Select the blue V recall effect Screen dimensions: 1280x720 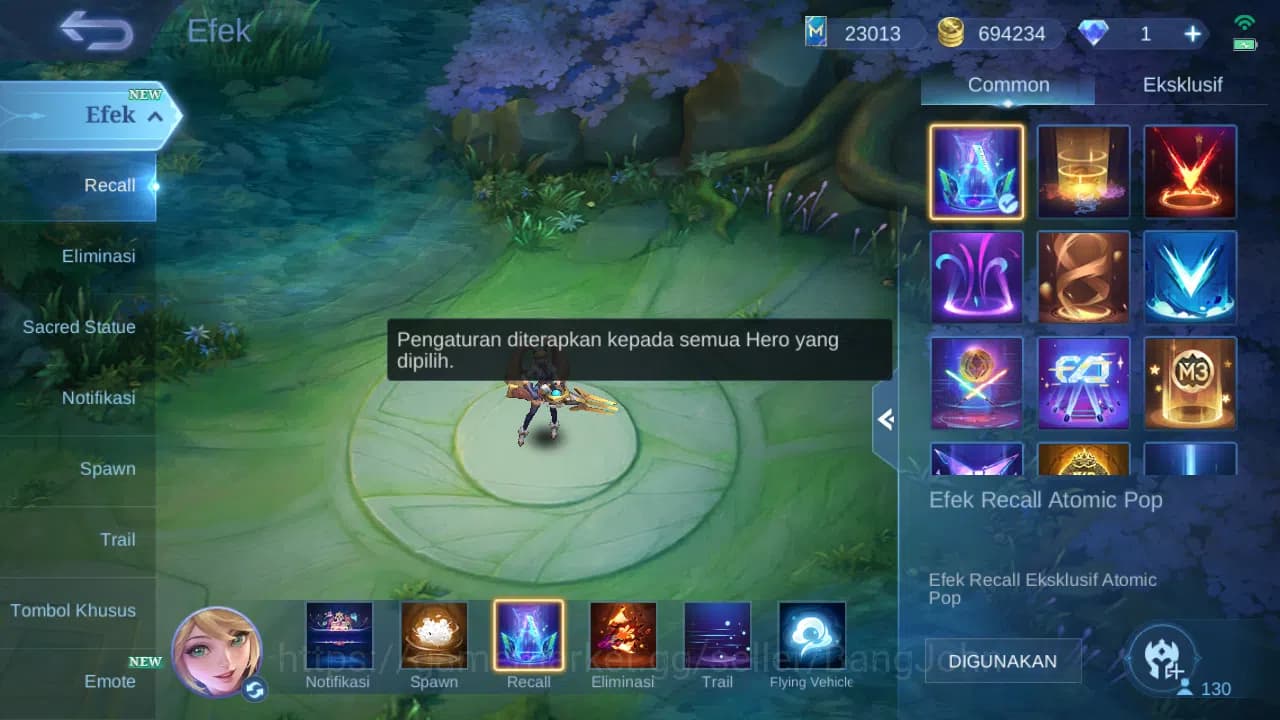click(1190, 277)
